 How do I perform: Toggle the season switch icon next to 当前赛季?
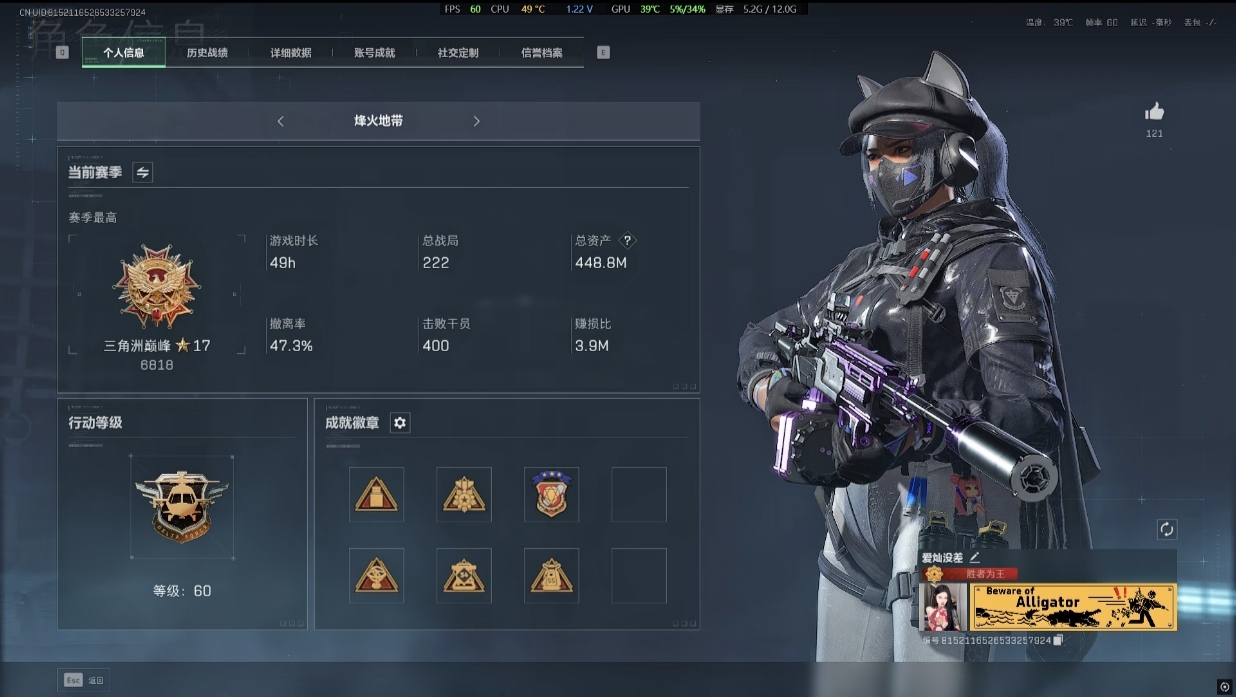[143, 172]
